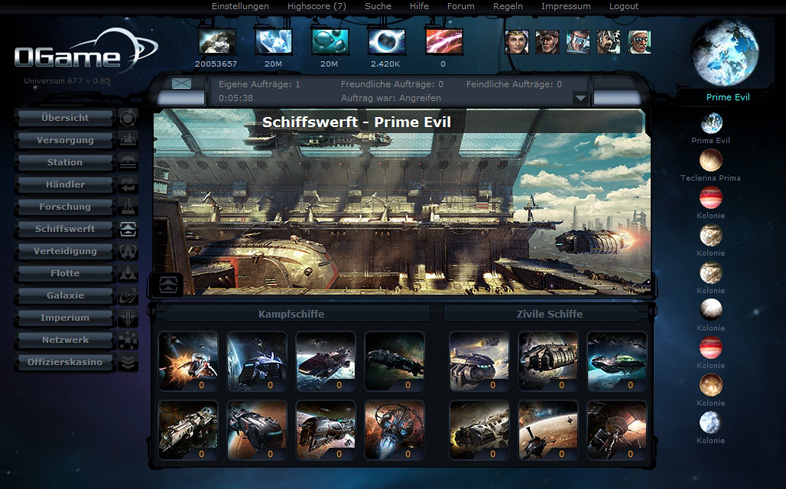Open the Galaxie galaxy view

point(66,296)
